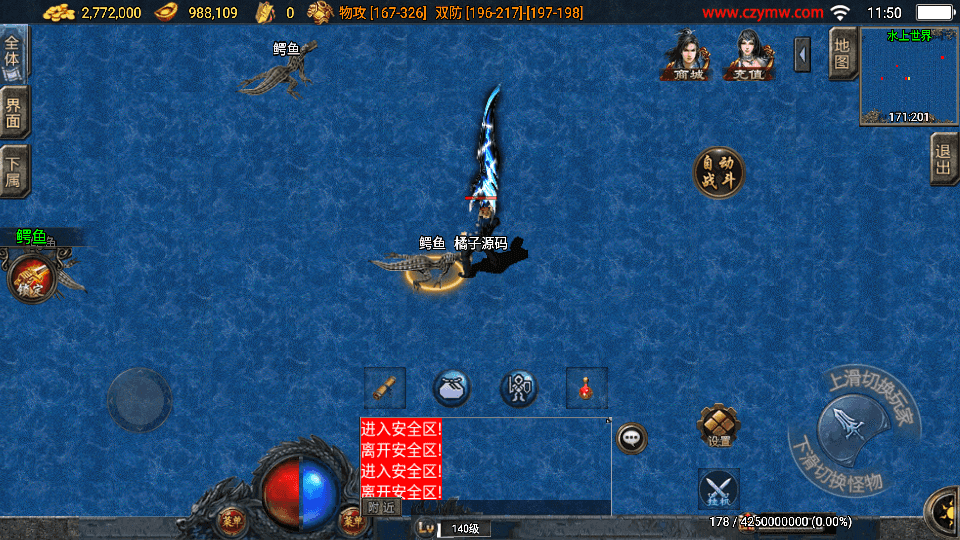Activate the 挂机 crossed swords button
The image size is (960, 540).
pyautogui.click(x=718, y=489)
